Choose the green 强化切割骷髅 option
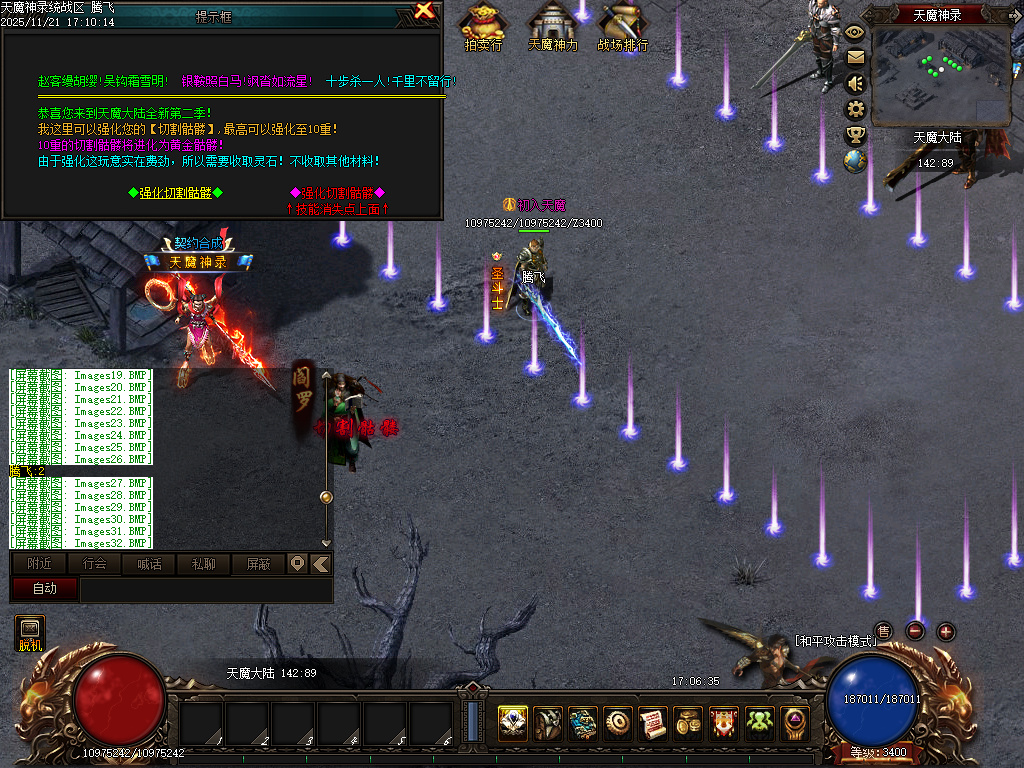The width and height of the screenshot is (1024, 768). tap(176, 193)
